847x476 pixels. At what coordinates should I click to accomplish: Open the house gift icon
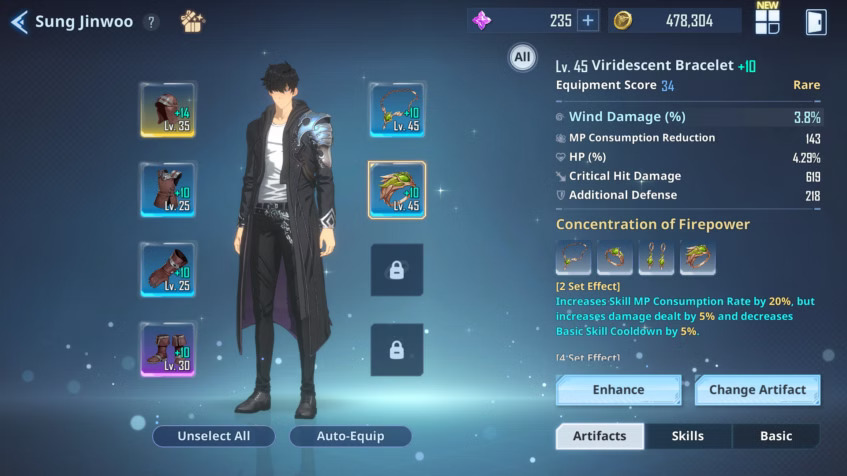coord(192,21)
